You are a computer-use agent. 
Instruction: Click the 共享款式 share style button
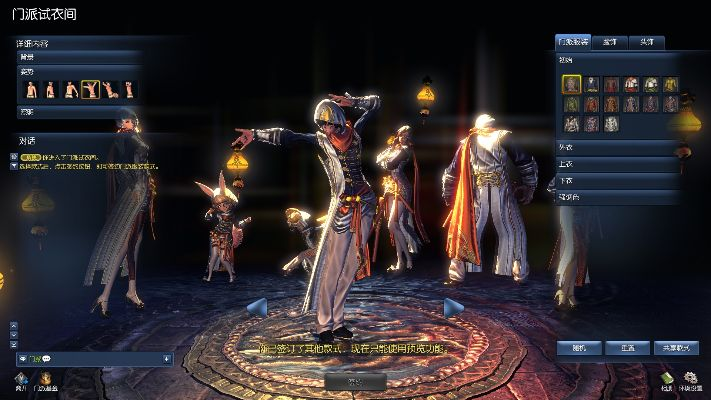pyautogui.click(x=675, y=348)
